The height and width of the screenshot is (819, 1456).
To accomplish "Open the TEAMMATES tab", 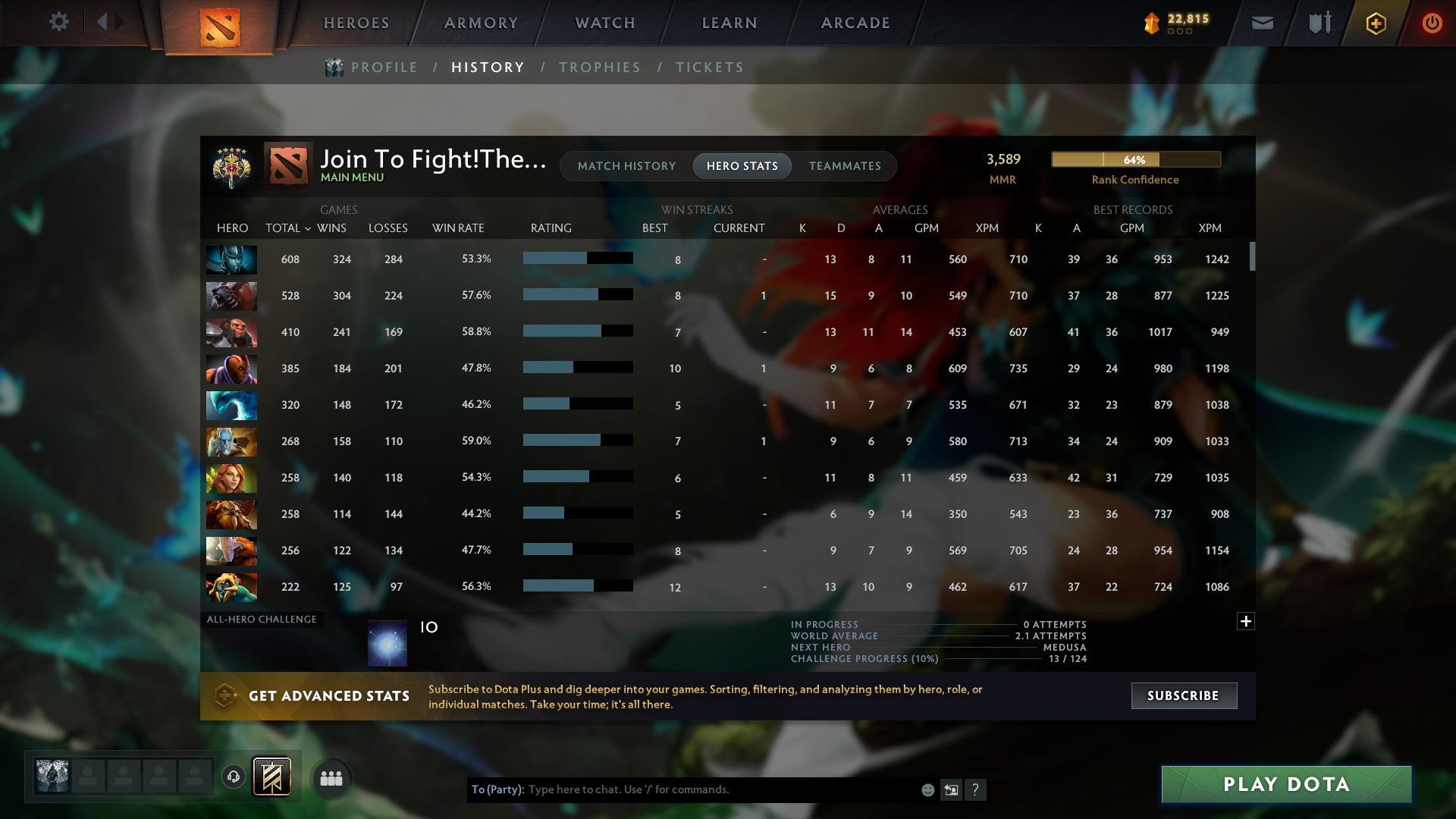I will coord(845,166).
